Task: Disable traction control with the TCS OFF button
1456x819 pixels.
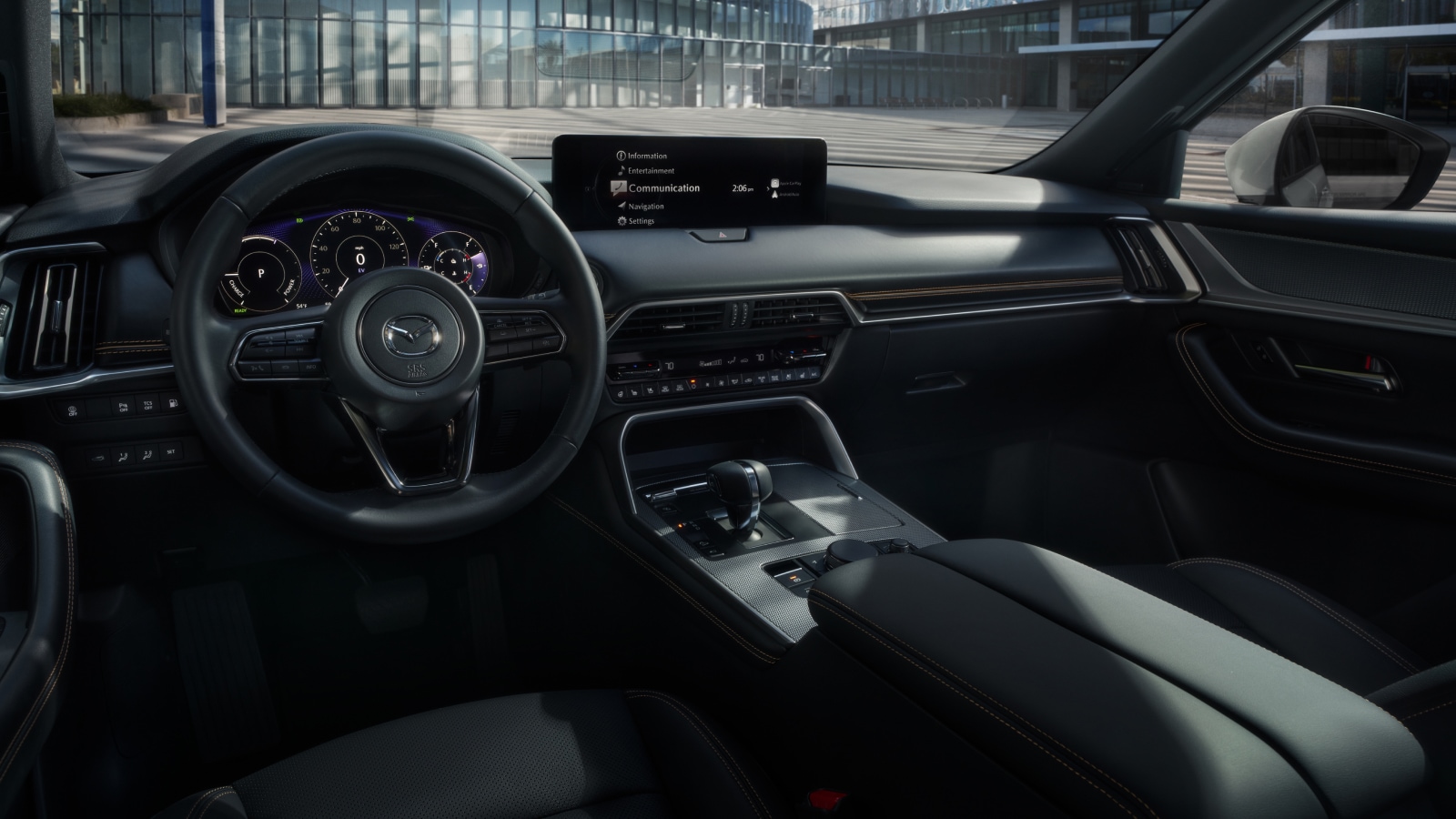Action: point(147,406)
